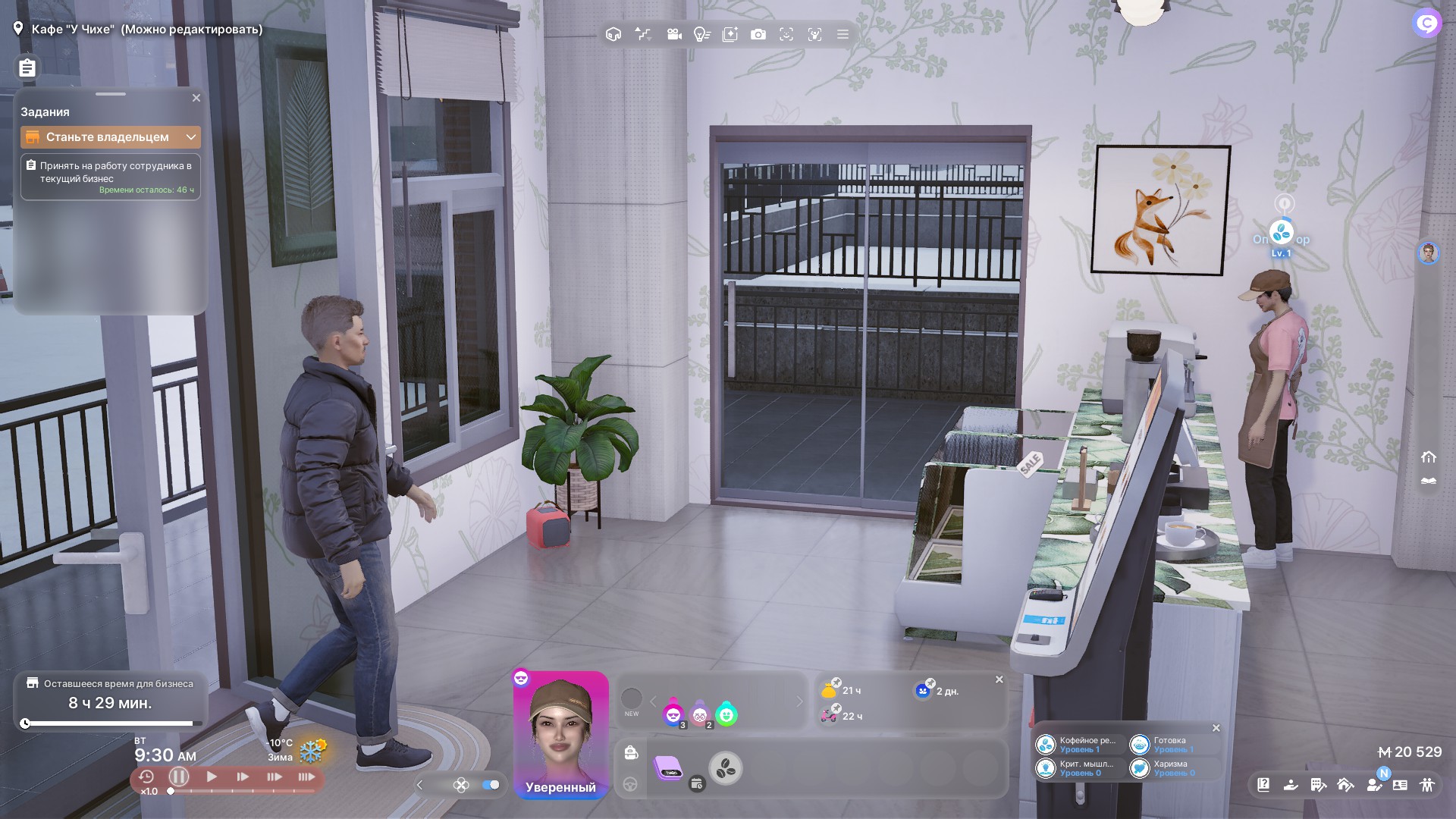The image size is (1456, 819).
Task: Click the video camera toolbar icon
Action: pos(673,34)
